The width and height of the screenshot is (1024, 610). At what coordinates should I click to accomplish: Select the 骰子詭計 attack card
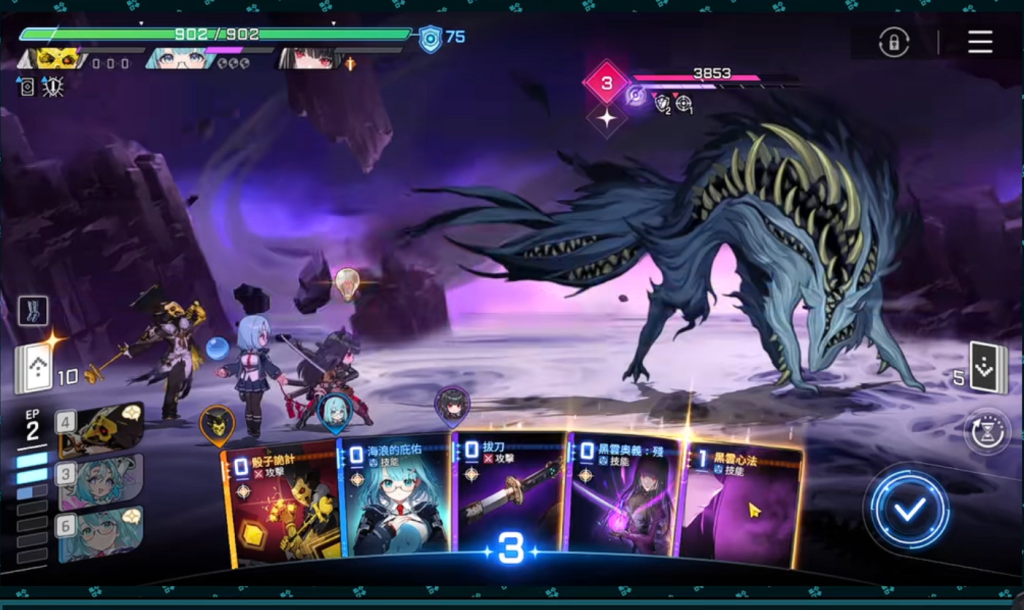pos(282,500)
